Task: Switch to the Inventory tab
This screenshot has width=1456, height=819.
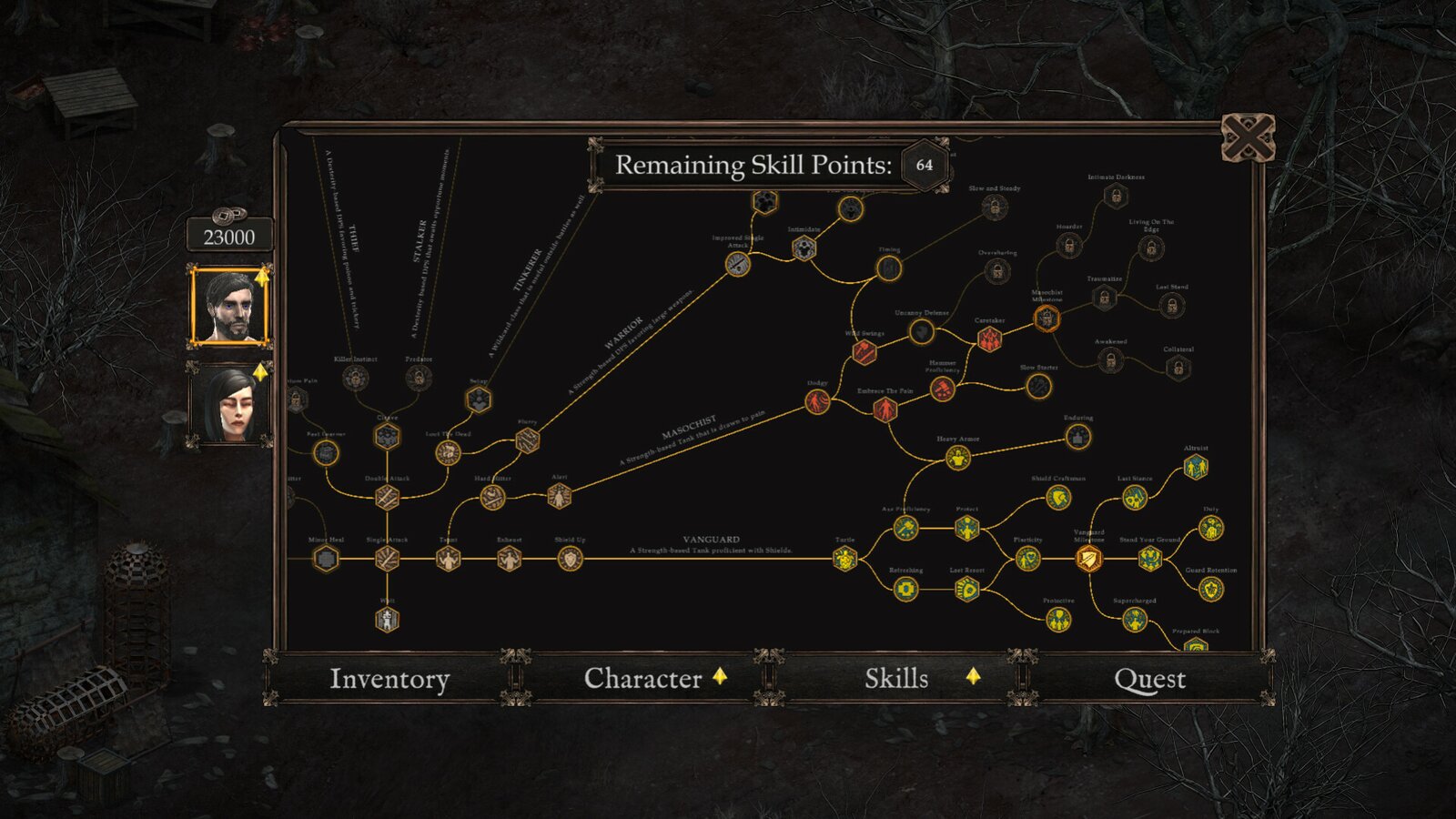Action: (x=391, y=678)
